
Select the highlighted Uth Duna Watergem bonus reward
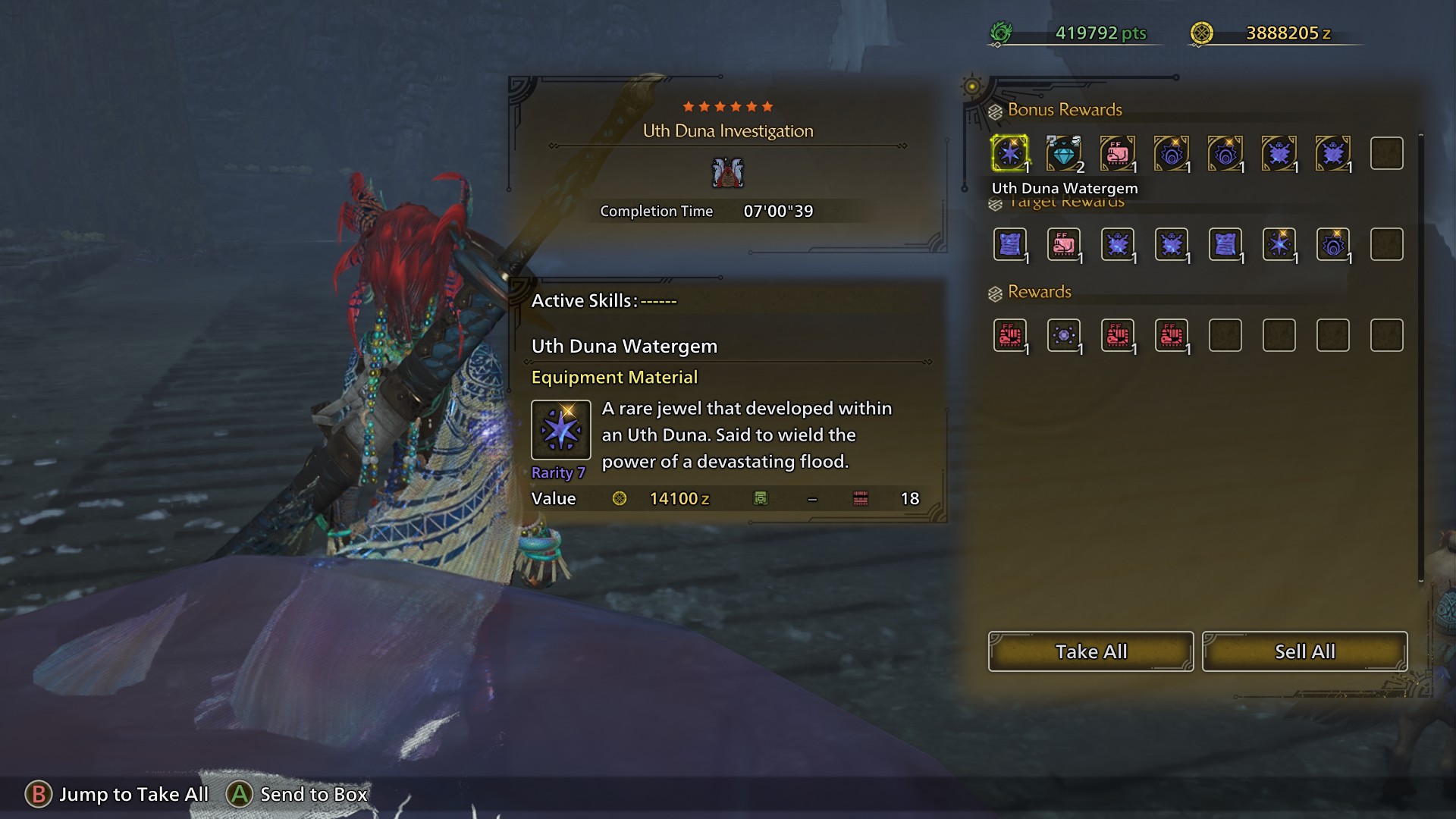(1009, 153)
